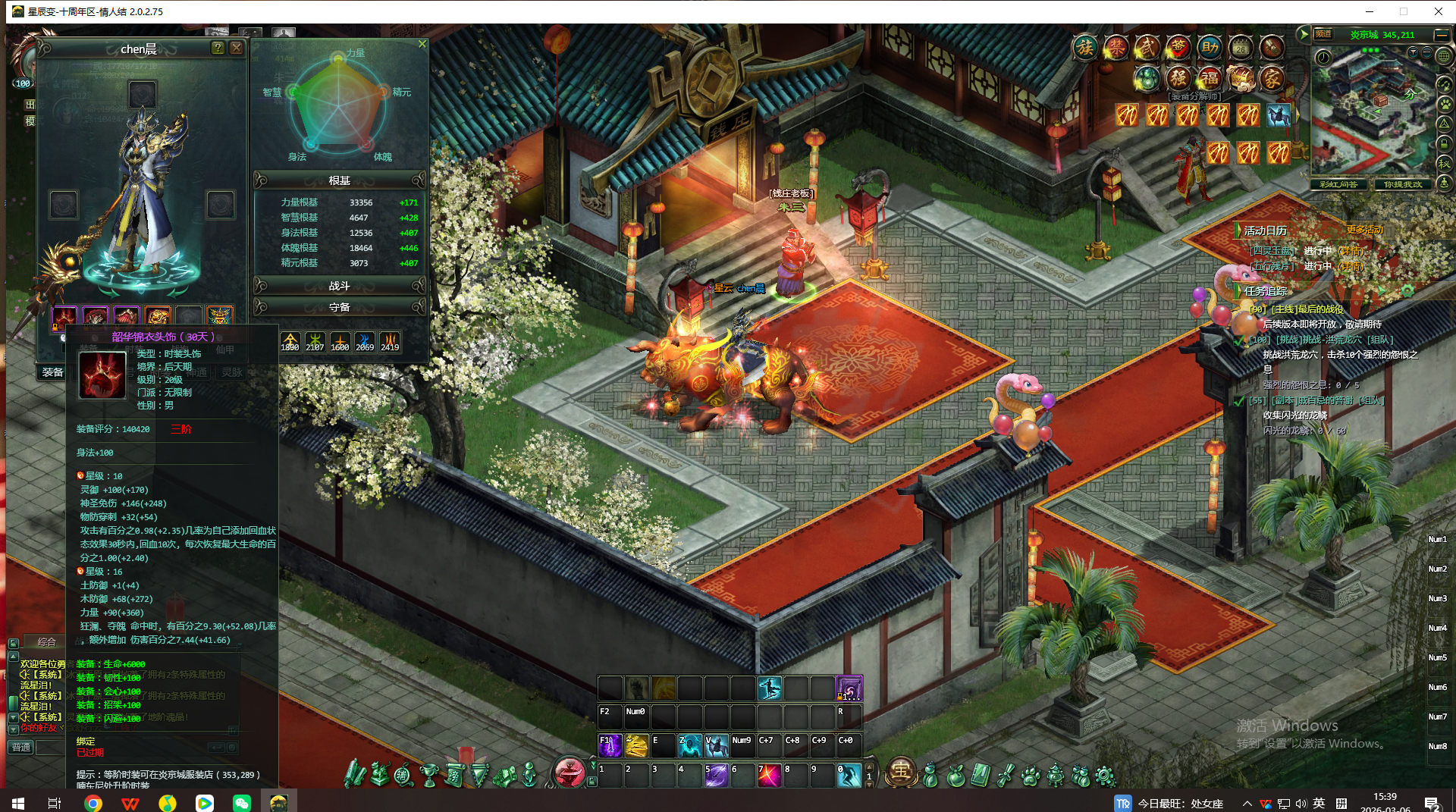Open the 你提我改 feedback button

[x=1403, y=184]
